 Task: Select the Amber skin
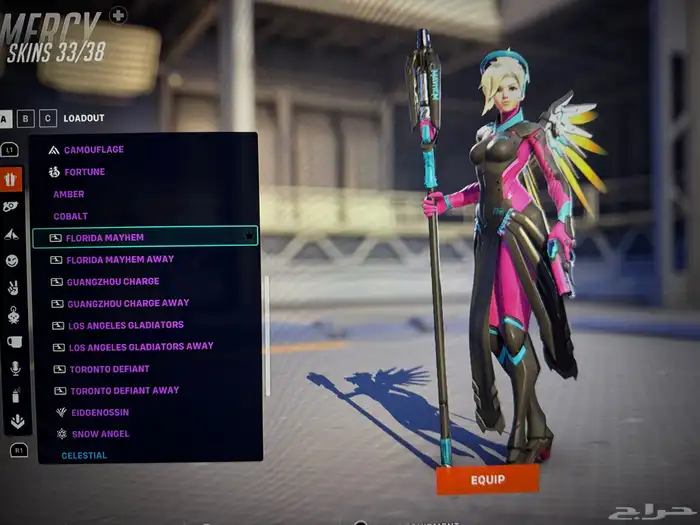[x=69, y=194]
